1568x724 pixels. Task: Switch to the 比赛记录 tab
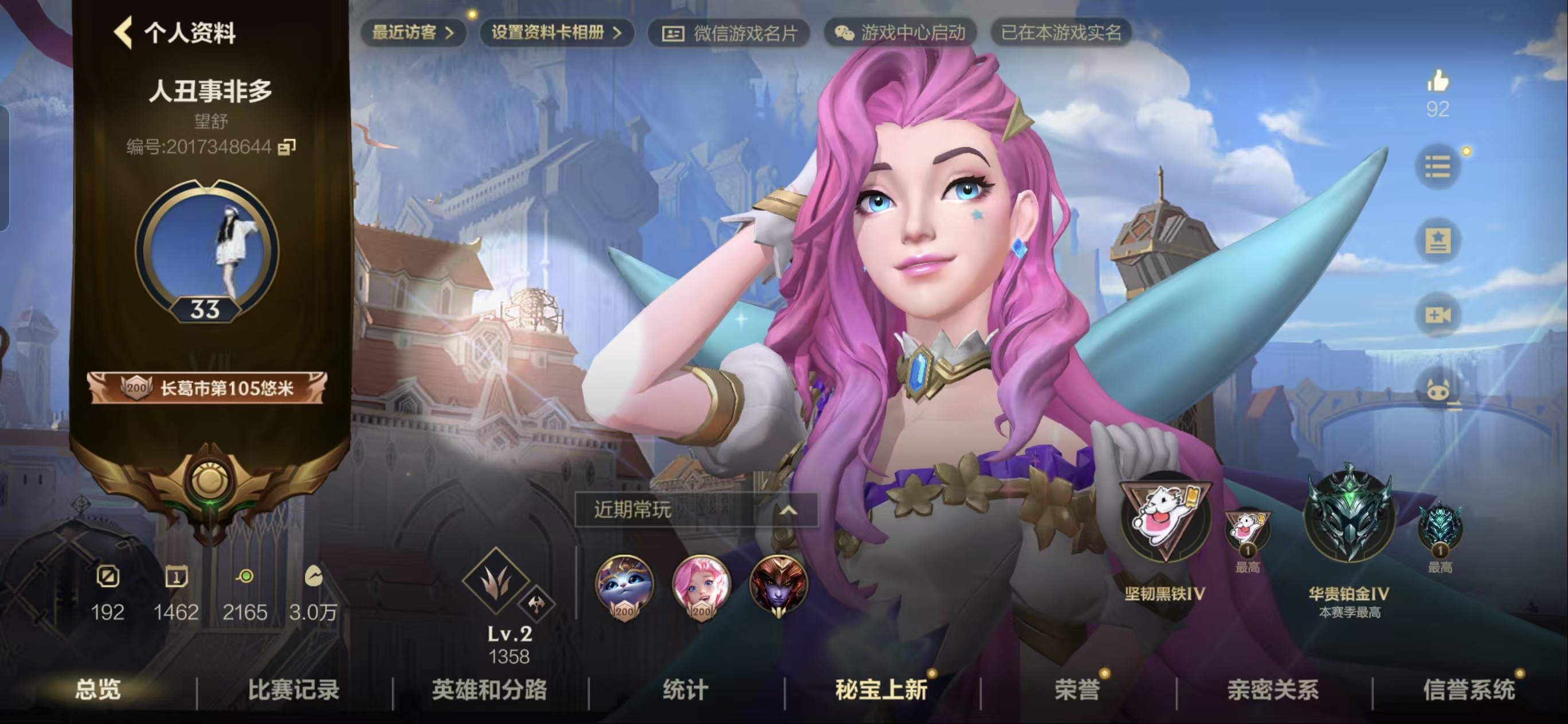pos(294,689)
